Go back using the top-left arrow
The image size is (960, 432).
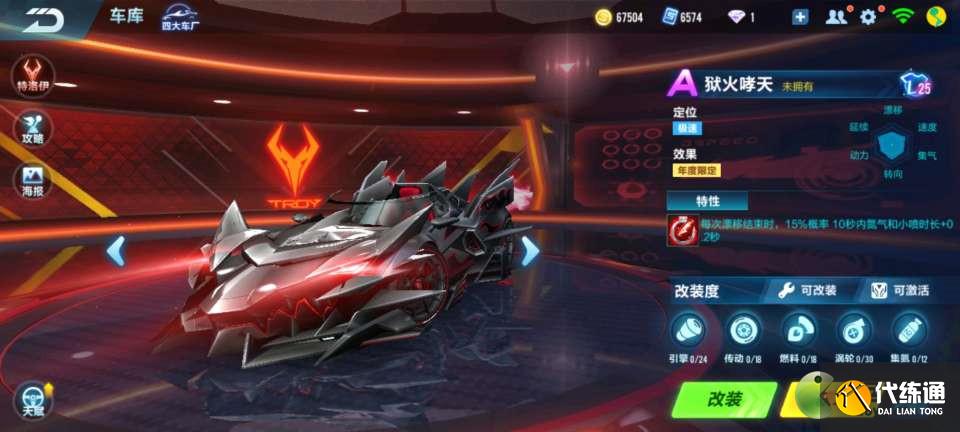click(43, 20)
